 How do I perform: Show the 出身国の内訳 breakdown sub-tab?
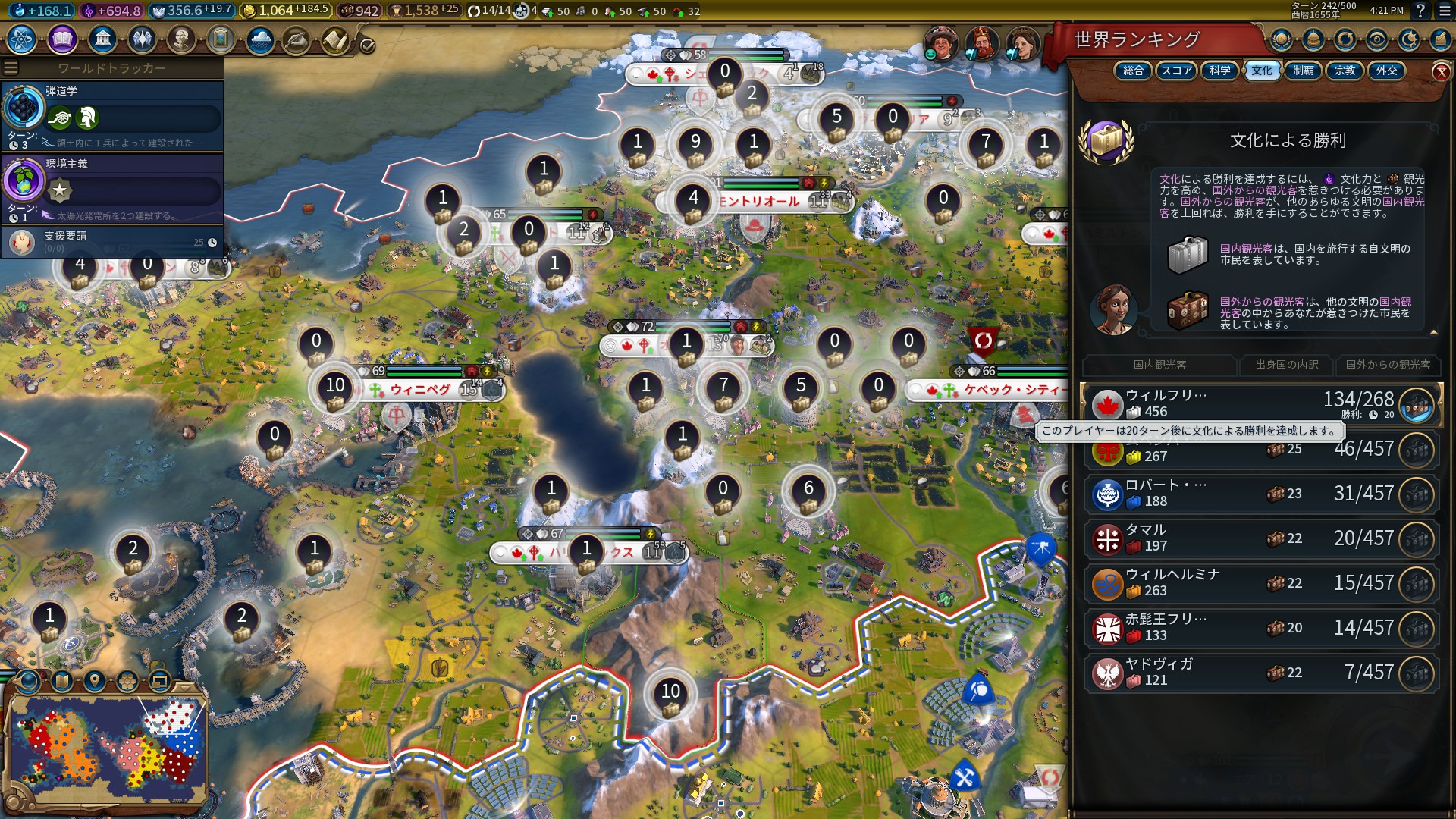point(1286,365)
